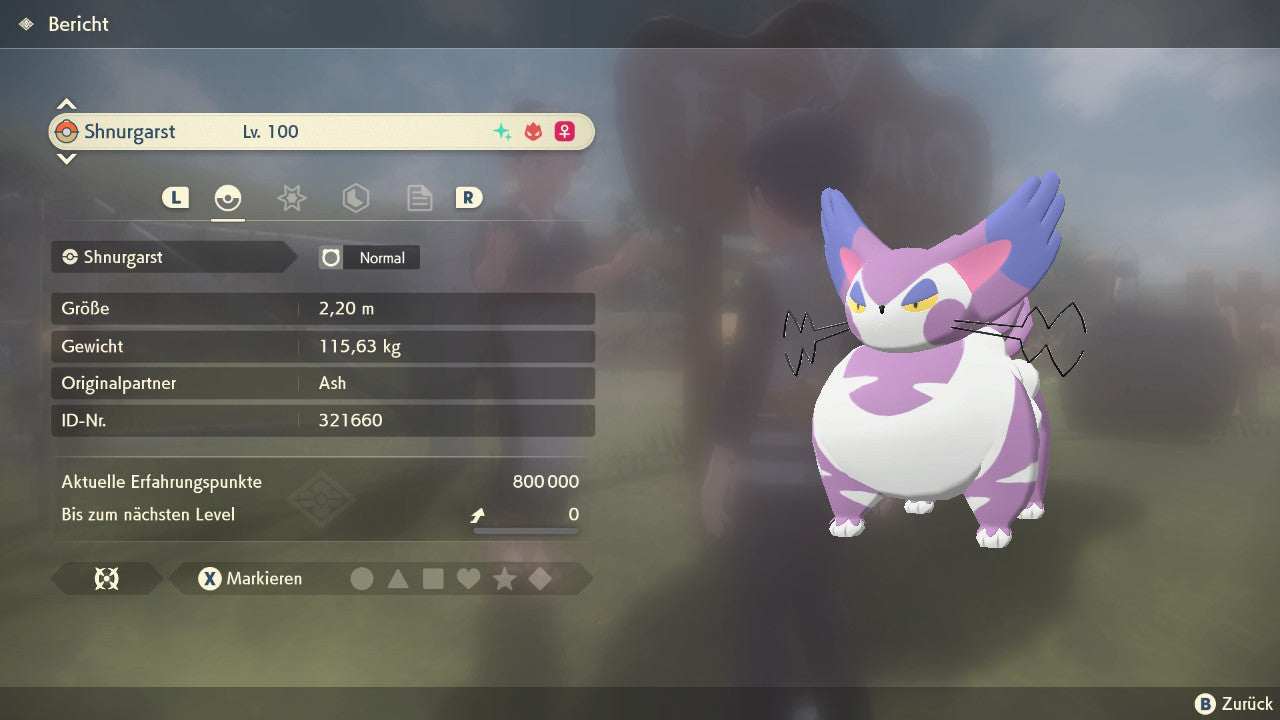
Task: Toggle the triangle marking
Action: [x=398, y=579]
